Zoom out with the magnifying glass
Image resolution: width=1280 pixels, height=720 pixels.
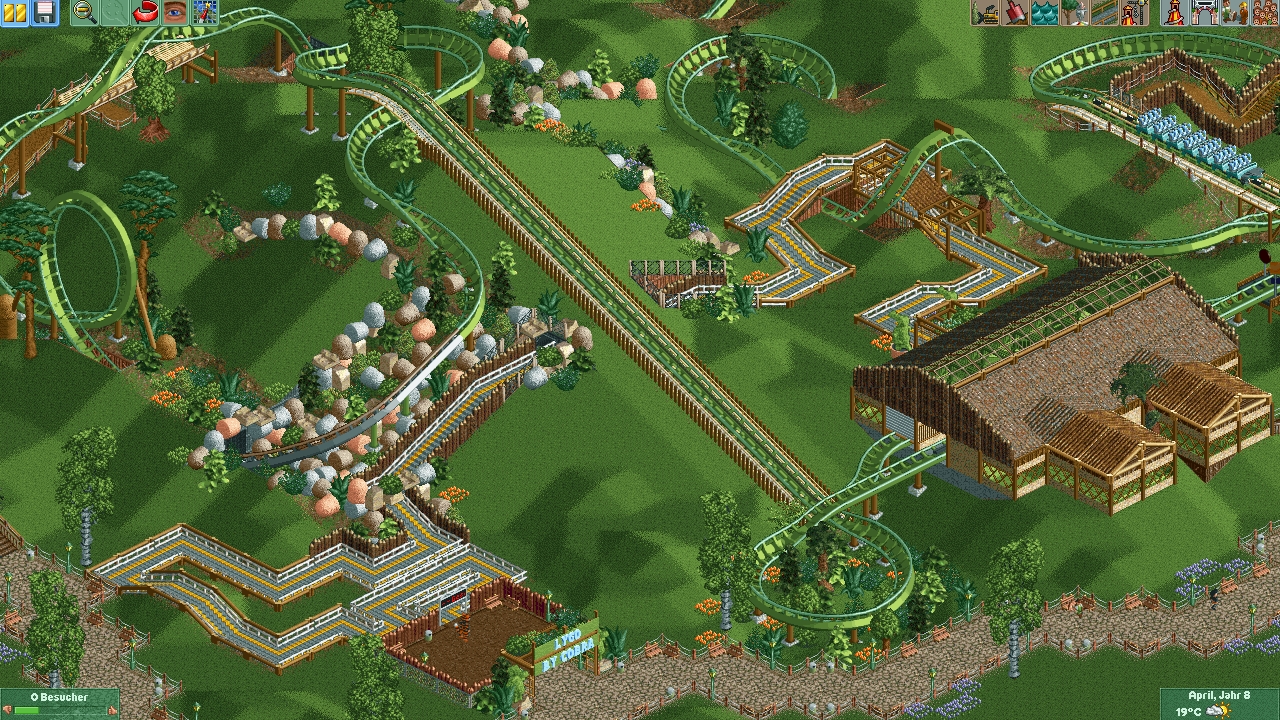[86, 12]
